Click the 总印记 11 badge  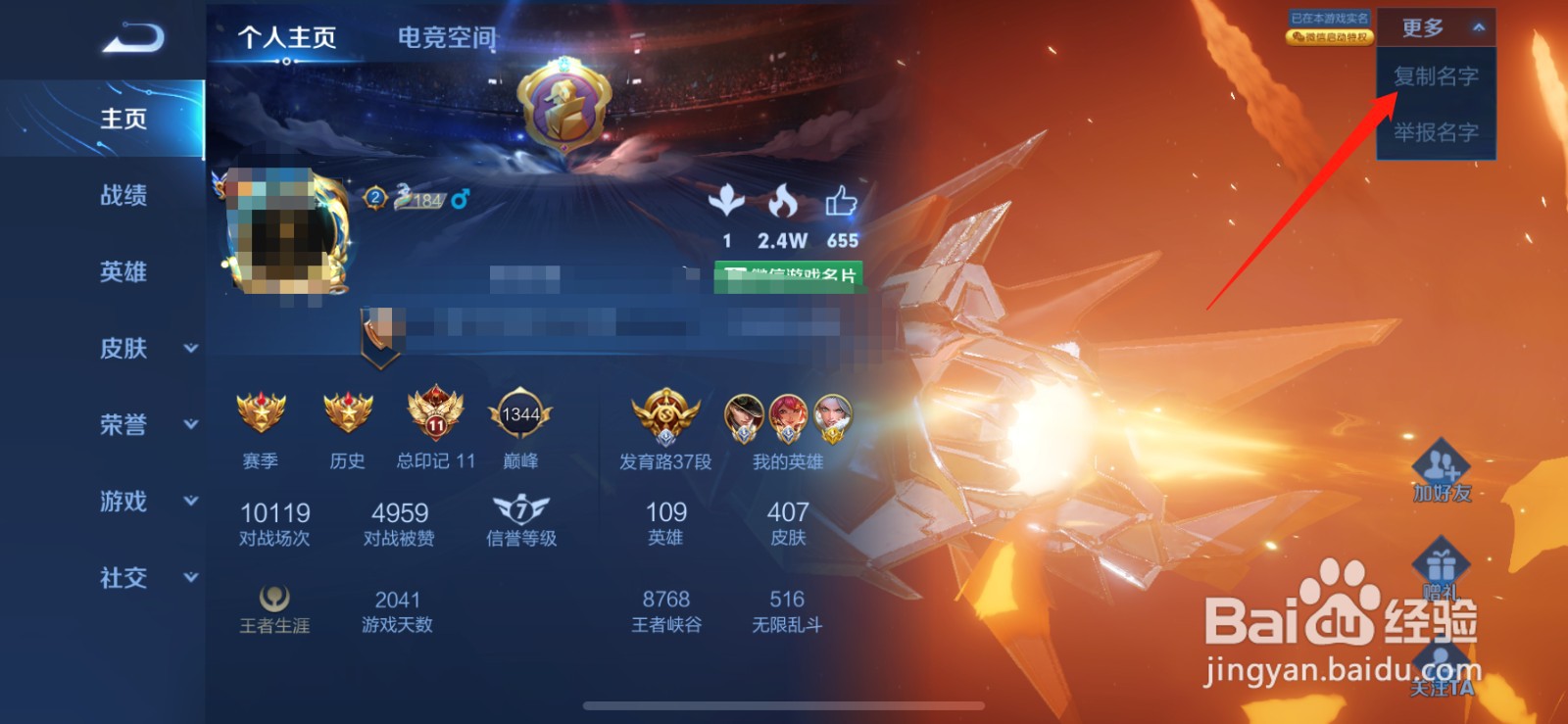pyautogui.click(x=434, y=416)
